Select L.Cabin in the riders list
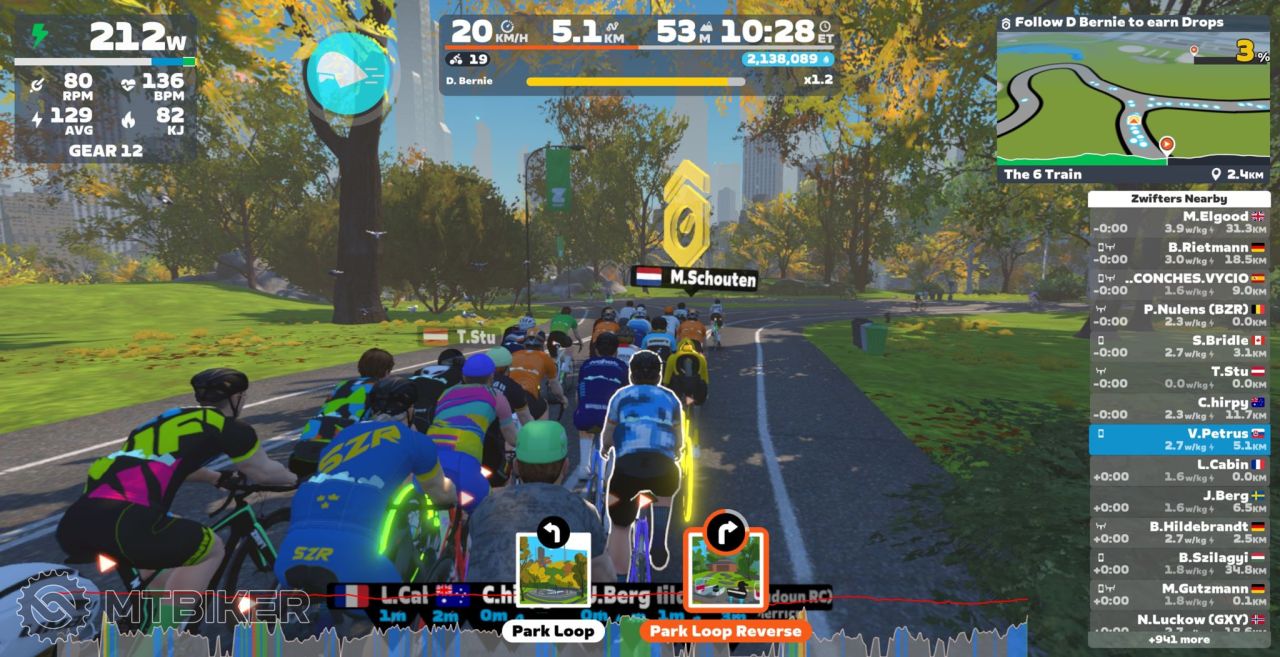Screen dimensions: 1280x657 [x=1179, y=470]
